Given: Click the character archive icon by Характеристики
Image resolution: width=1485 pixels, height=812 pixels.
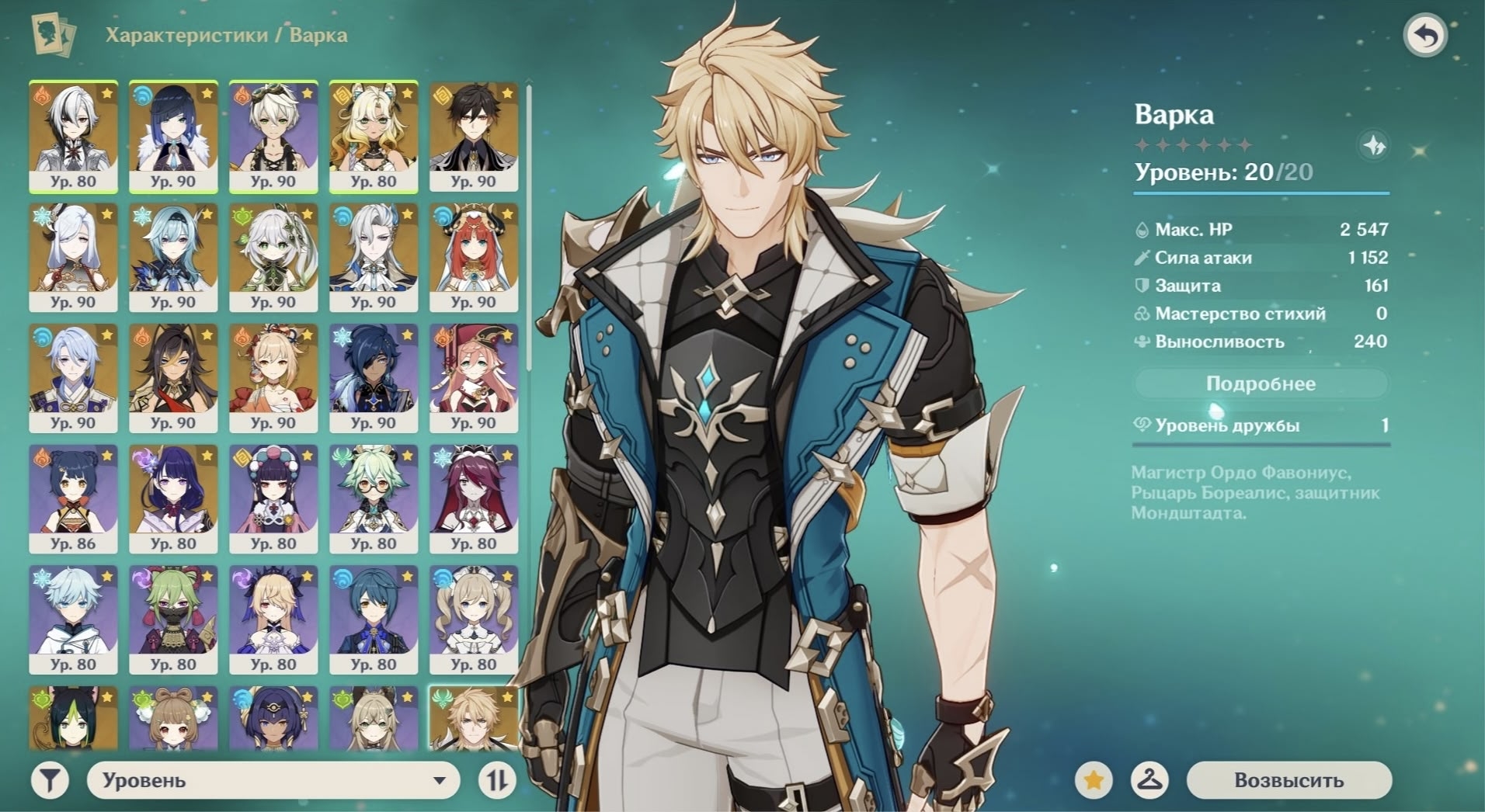Looking at the screenshot, I should 53,35.
